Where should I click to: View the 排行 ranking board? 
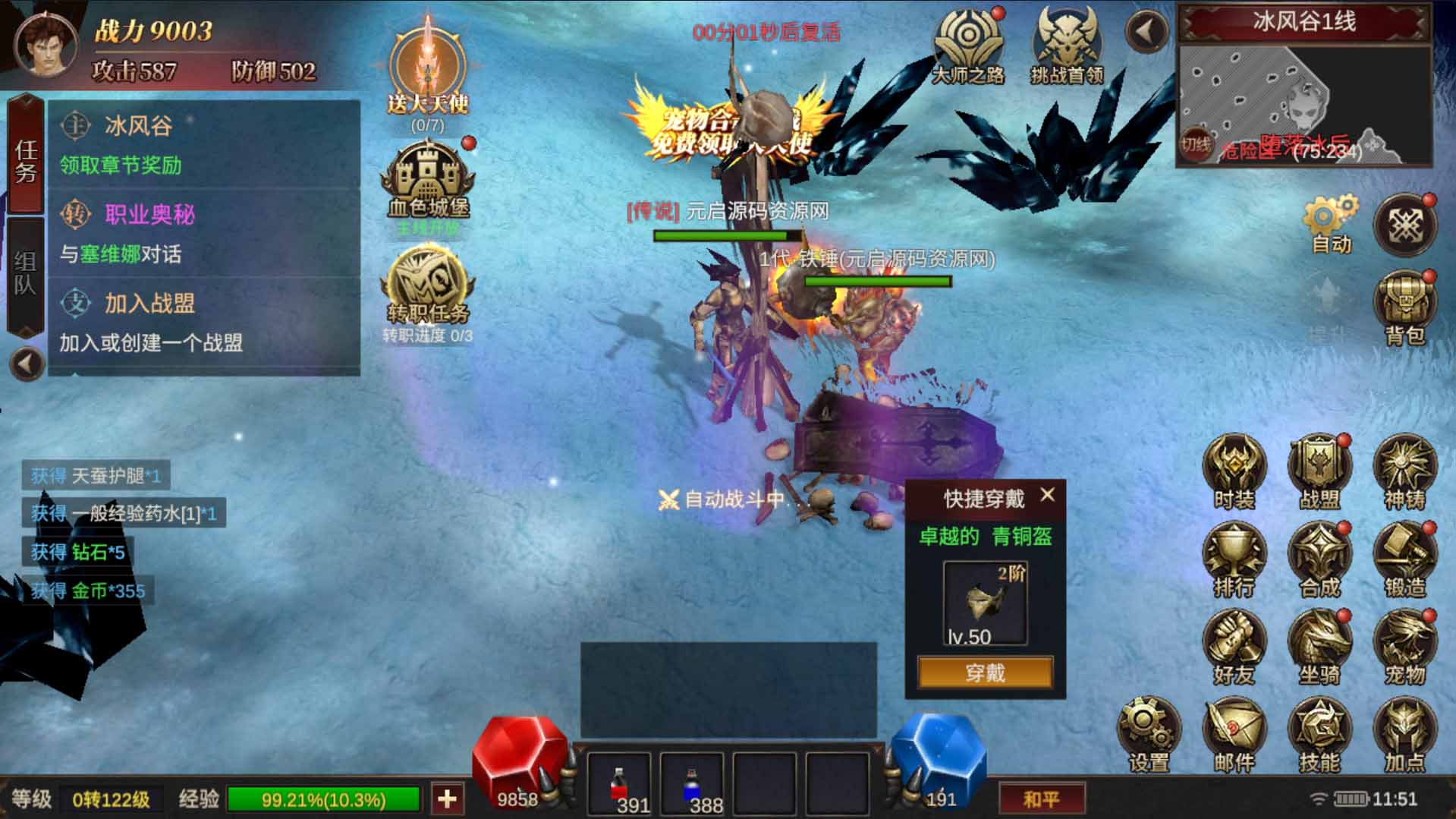pyautogui.click(x=1234, y=559)
